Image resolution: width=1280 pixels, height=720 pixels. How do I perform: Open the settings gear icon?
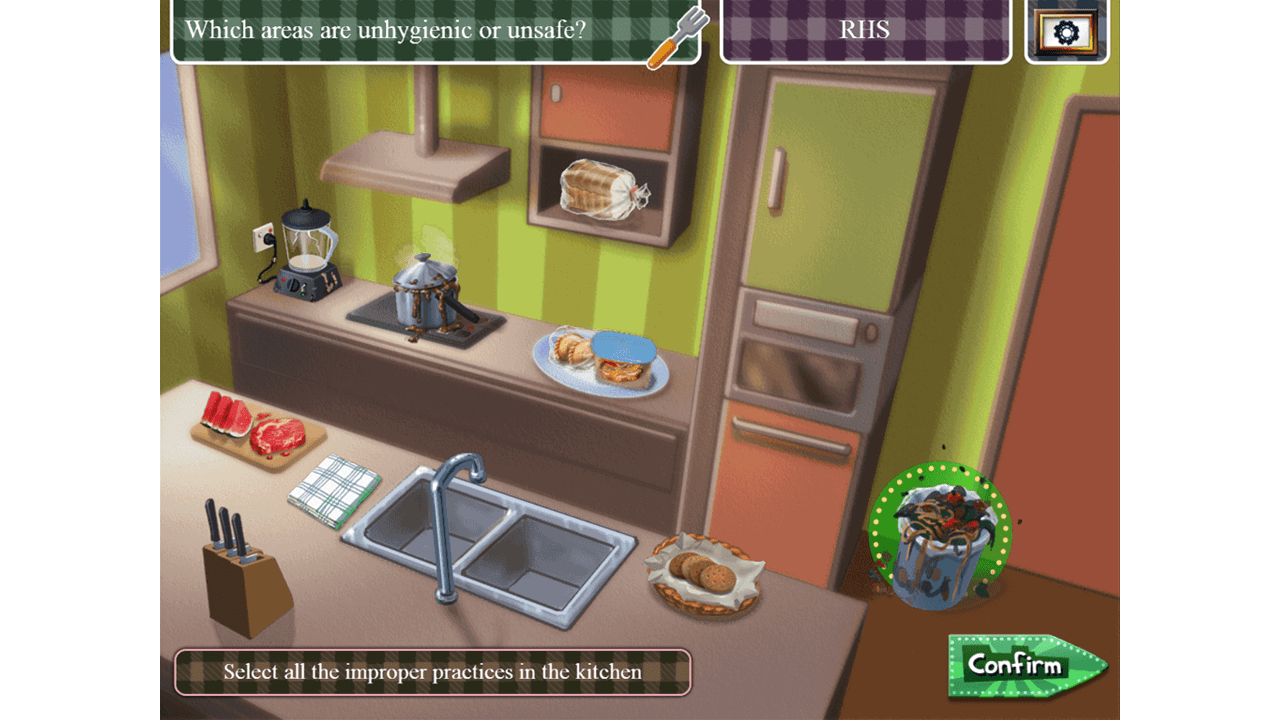point(1067,32)
